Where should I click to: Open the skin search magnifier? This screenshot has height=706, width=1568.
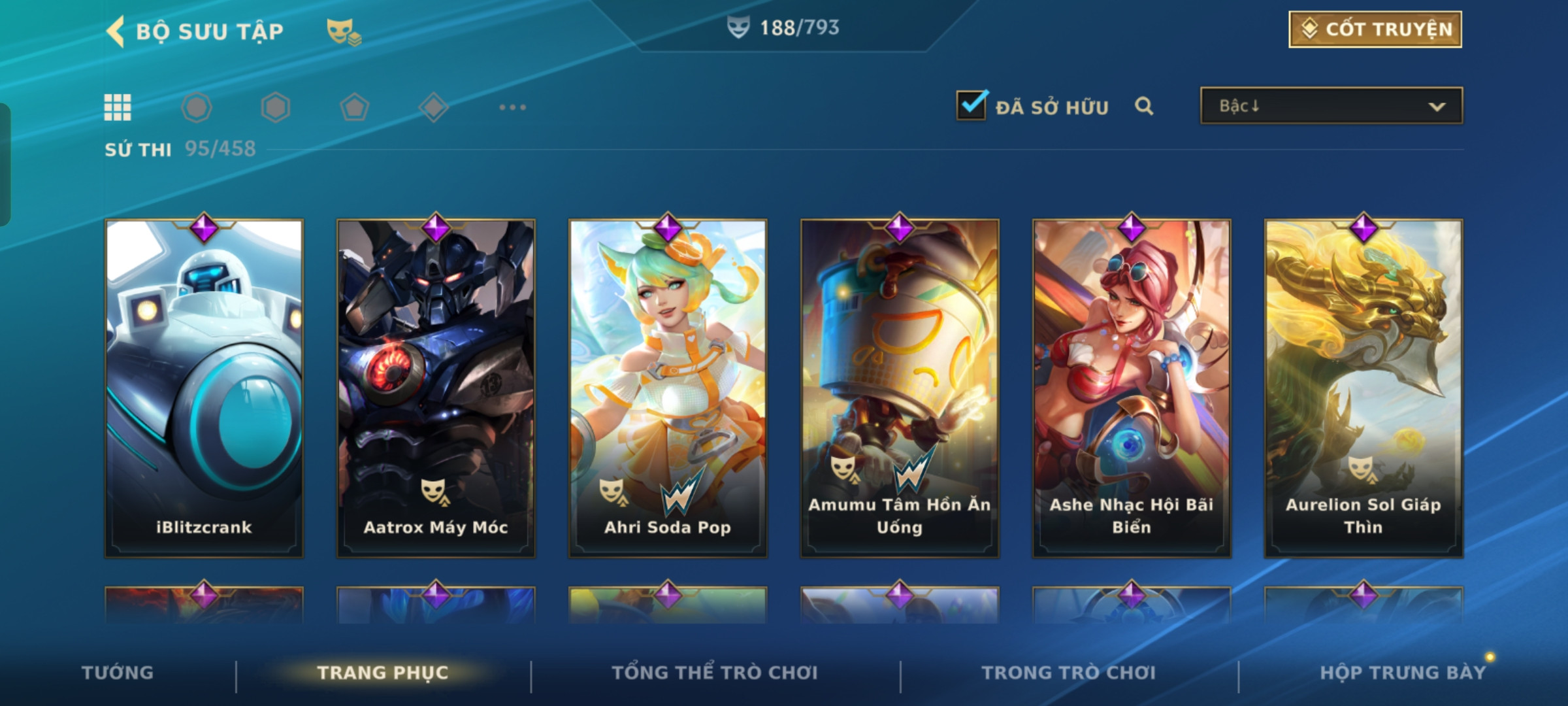click(x=1143, y=106)
